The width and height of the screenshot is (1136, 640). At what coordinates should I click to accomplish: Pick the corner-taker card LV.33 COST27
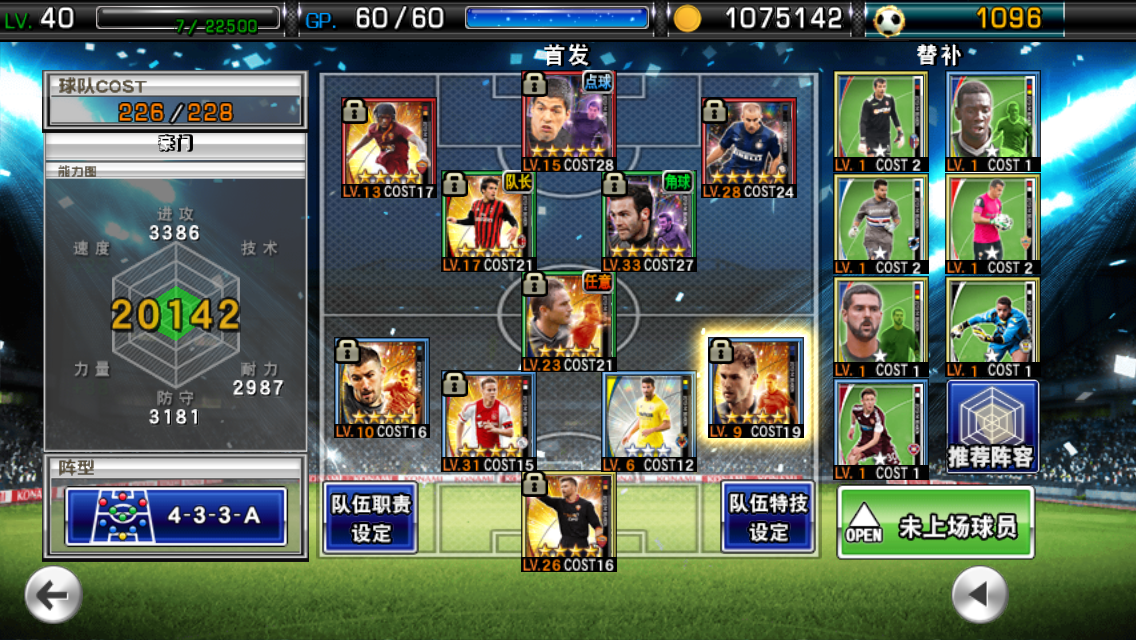click(x=649, y=222)
